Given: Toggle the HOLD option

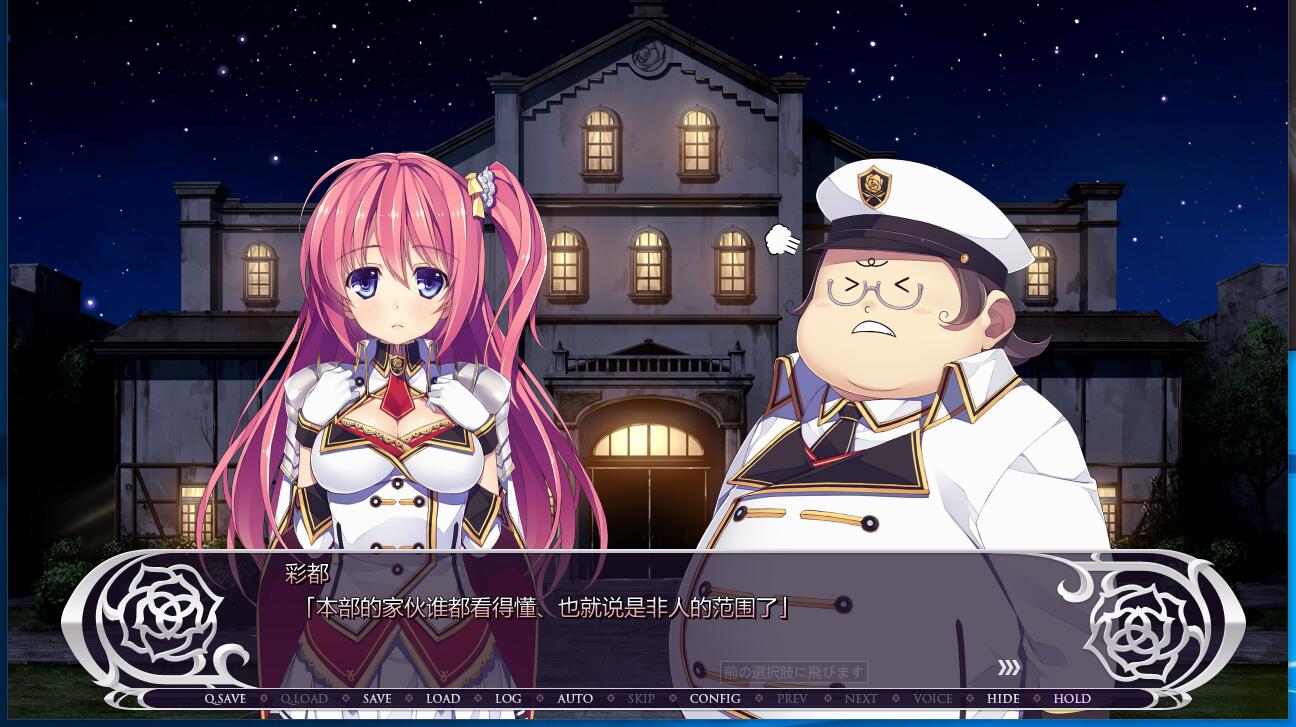Looking at the screenshot, I should click(x=1072, y=699).
